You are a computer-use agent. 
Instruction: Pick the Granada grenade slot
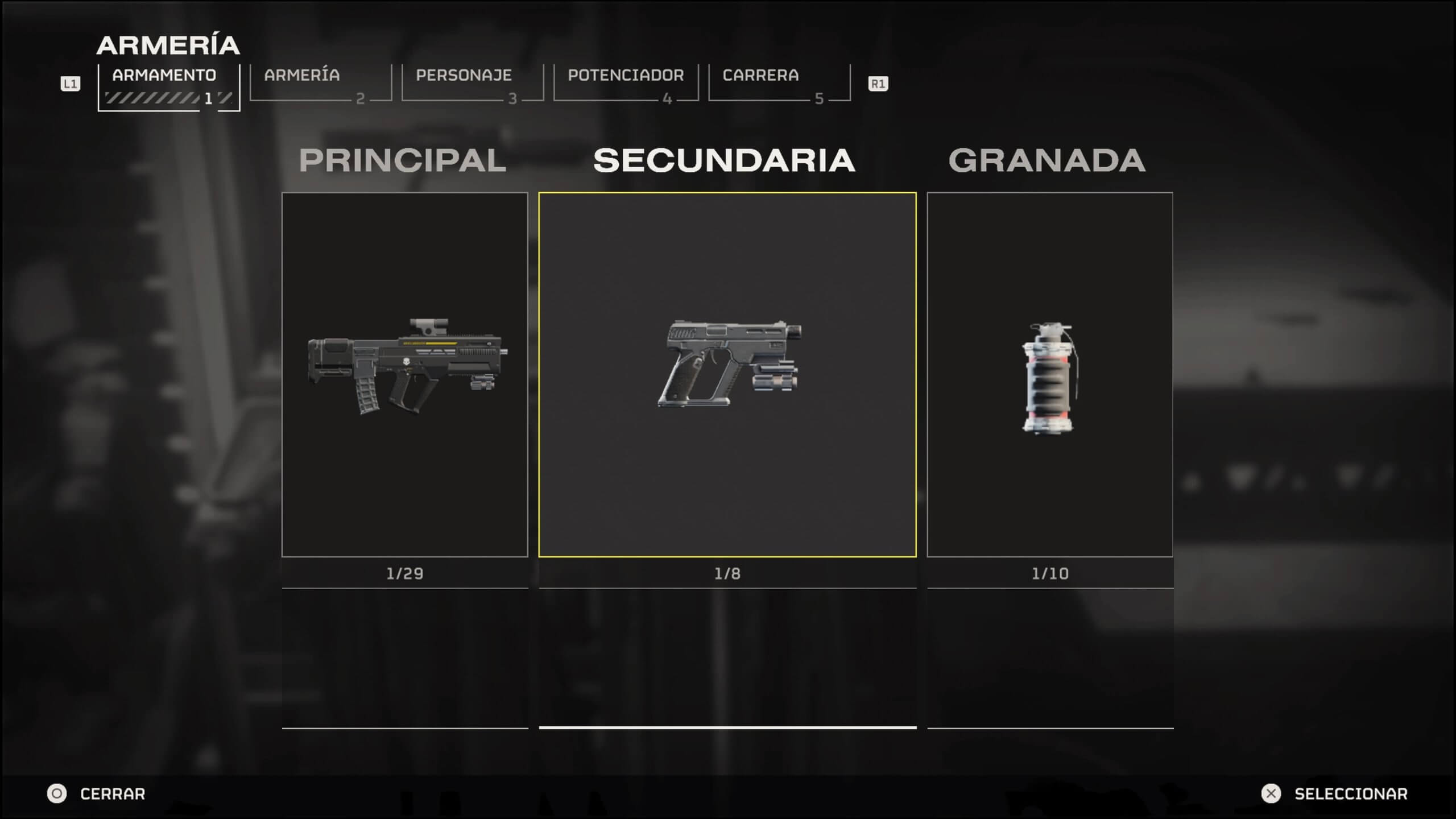click(1049, 374)
